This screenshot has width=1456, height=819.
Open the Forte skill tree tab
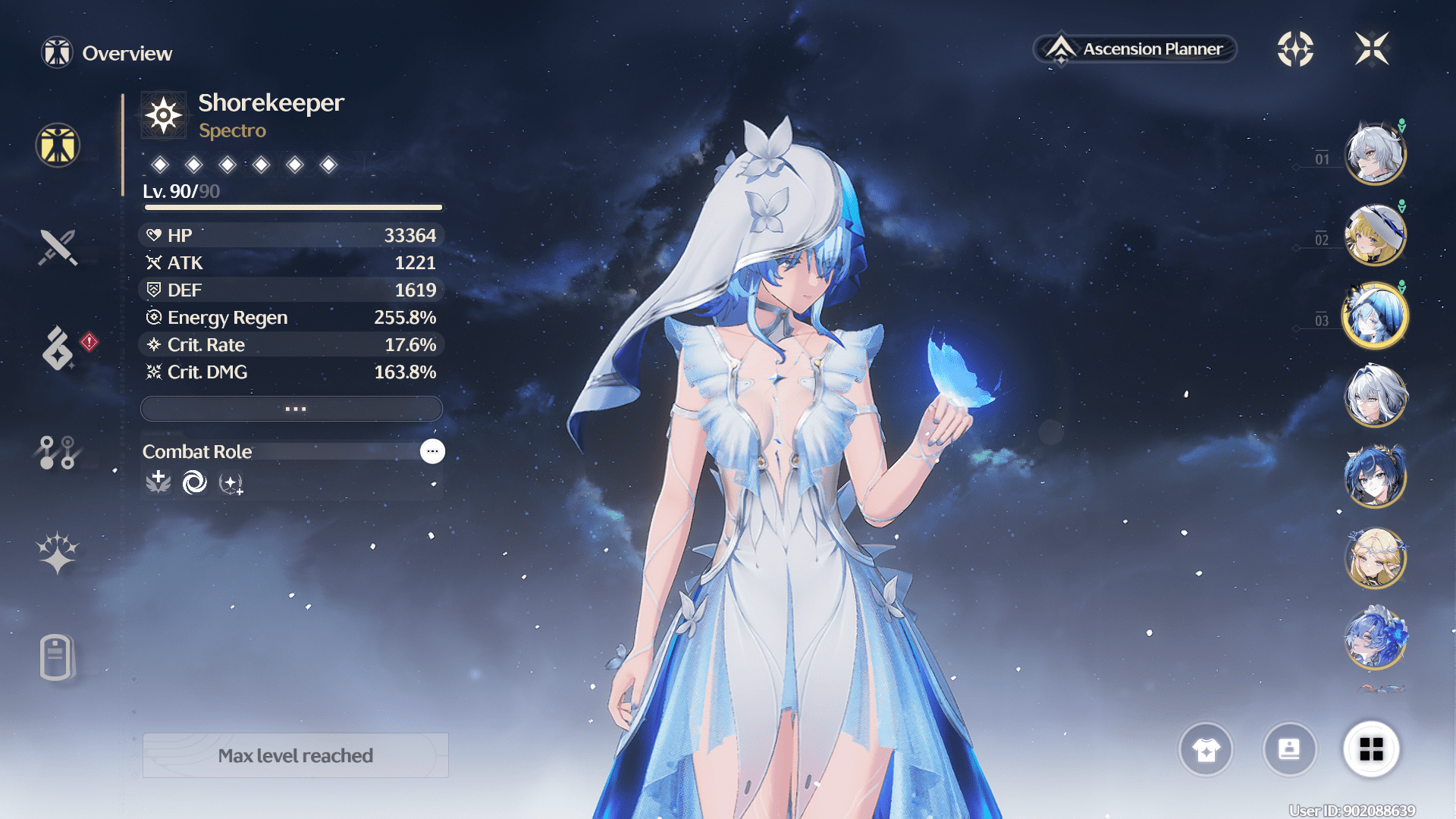coord(58,453)
